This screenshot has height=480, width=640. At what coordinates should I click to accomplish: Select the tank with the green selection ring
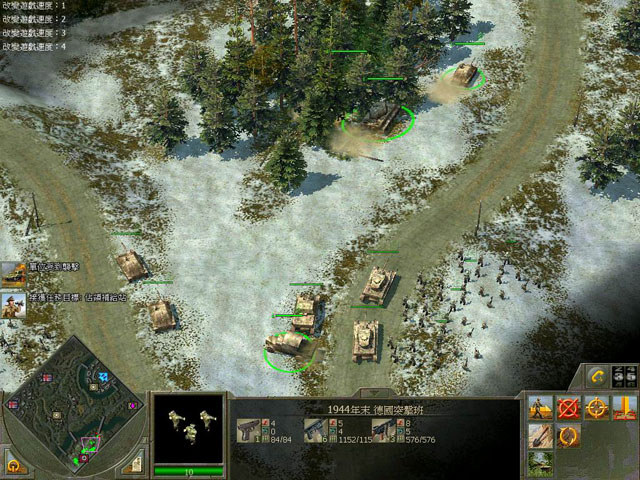coord(380,120)
